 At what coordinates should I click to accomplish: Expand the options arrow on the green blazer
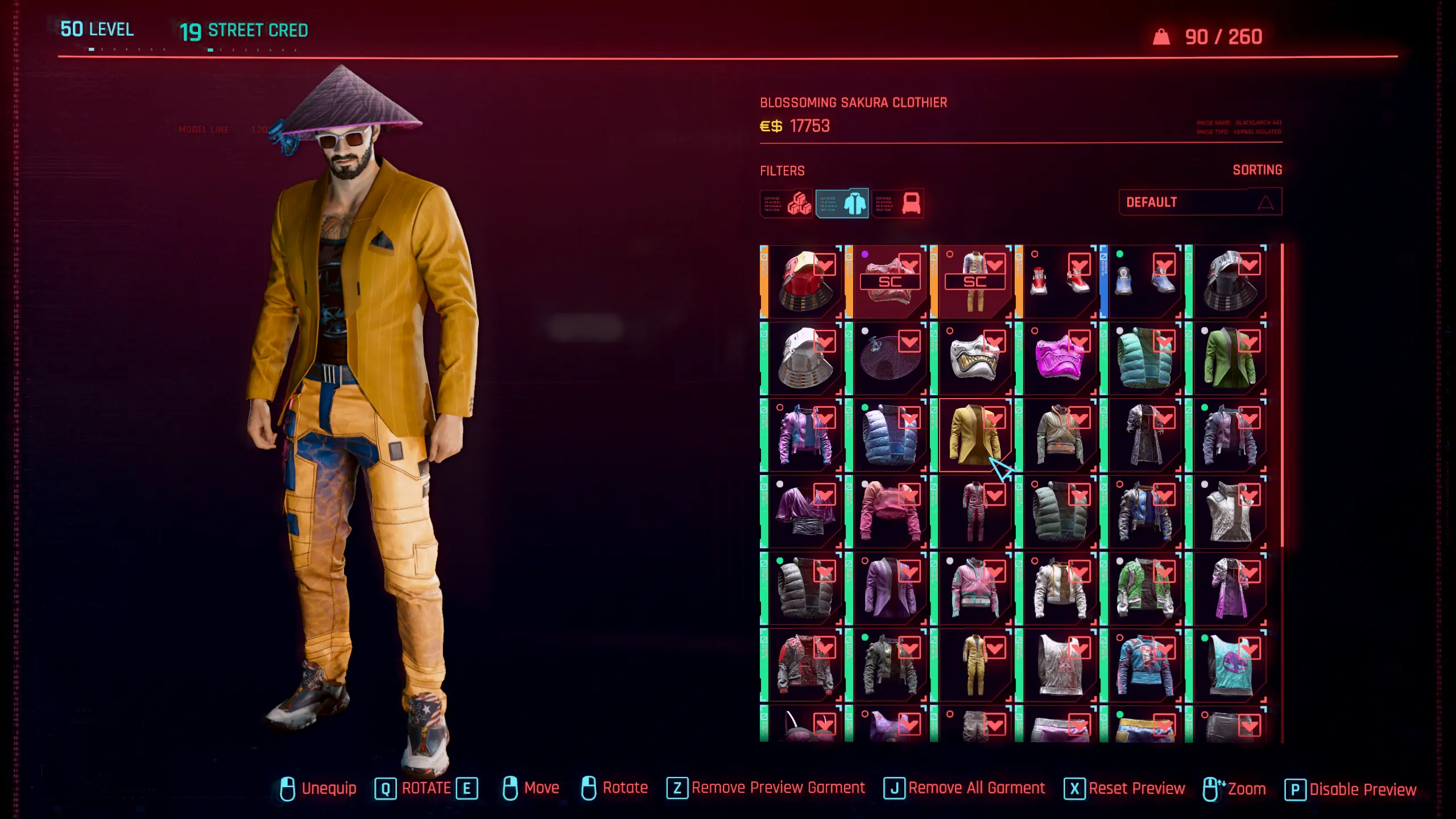[x=1250, y=341]
